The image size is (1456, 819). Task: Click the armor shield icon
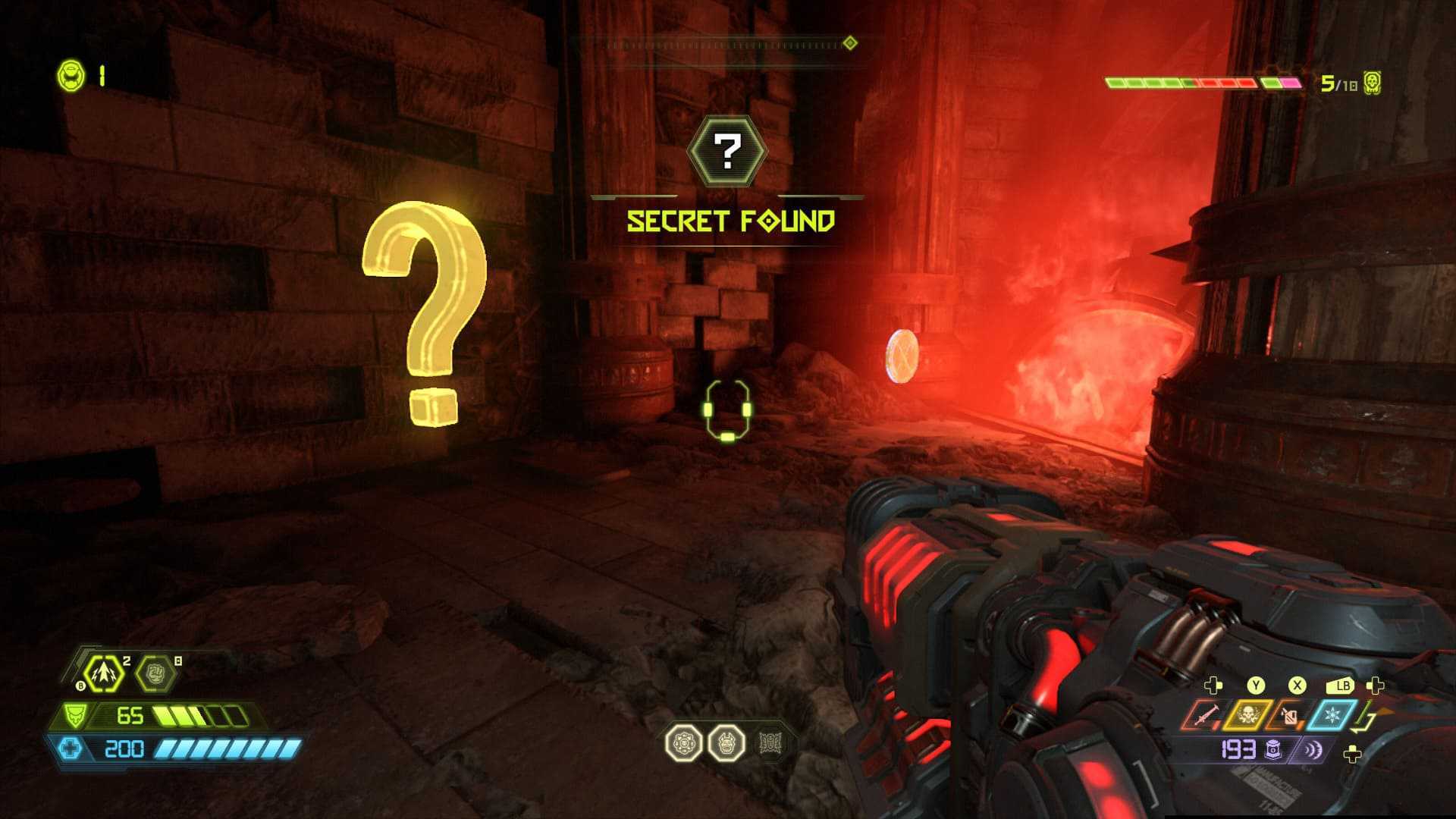click(x=75, y=715)
